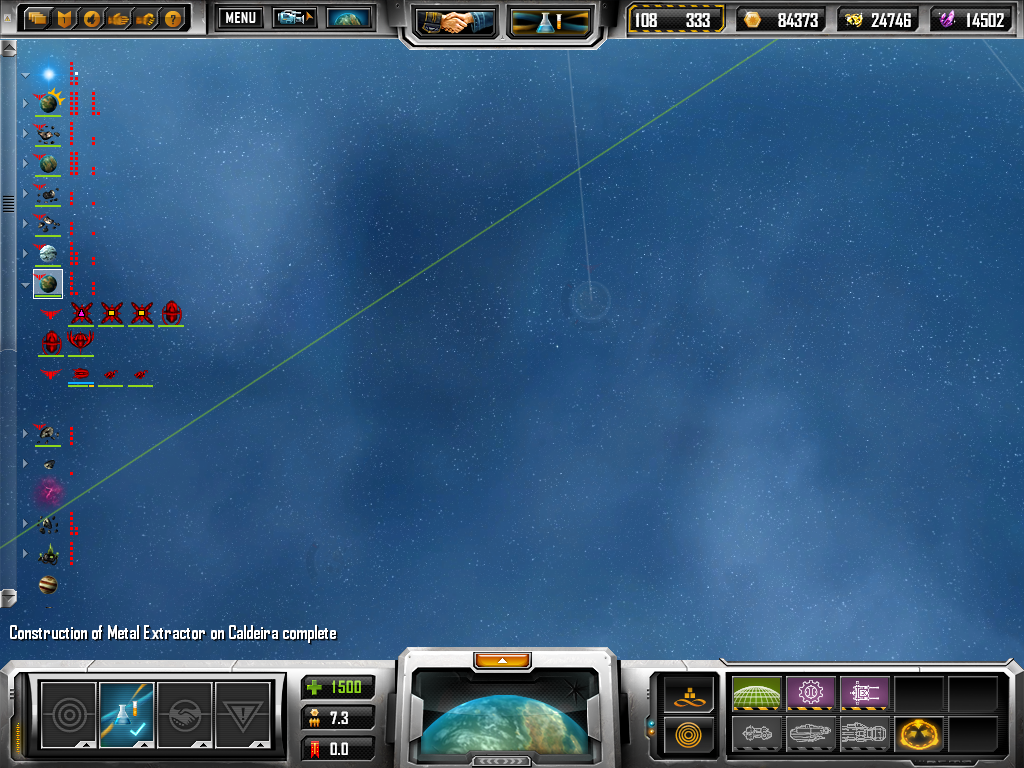Click the target rings tab on bottom panel
The height and width of the screenshot is (768, 1024).
click(x=69, y=712)
